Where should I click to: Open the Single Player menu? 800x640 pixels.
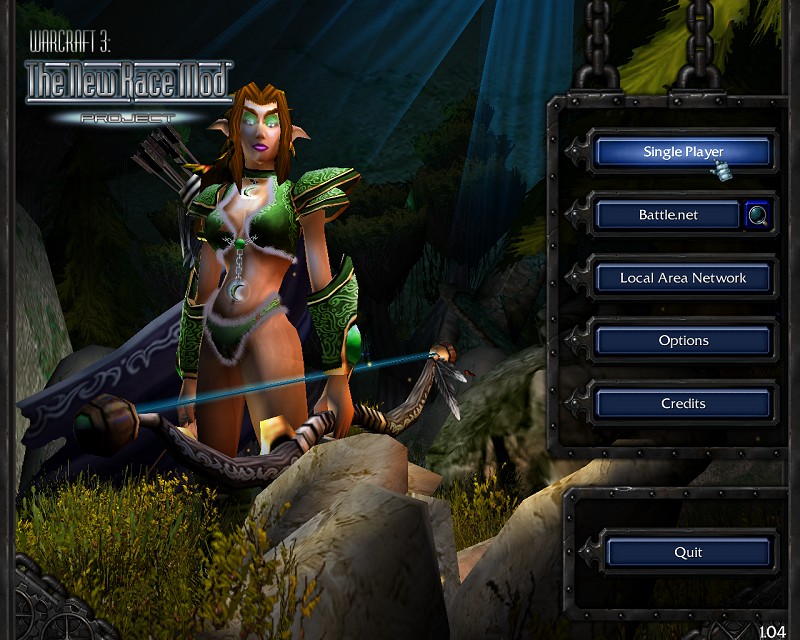683,152
